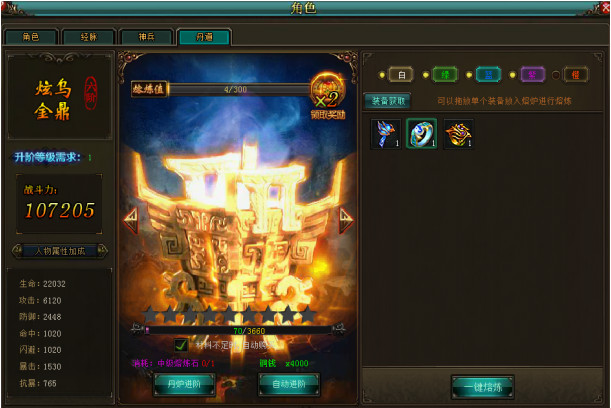Click the 装备获取 button
Screen dimensions: 611x408
pyautogui.click(x=387, y=101)
